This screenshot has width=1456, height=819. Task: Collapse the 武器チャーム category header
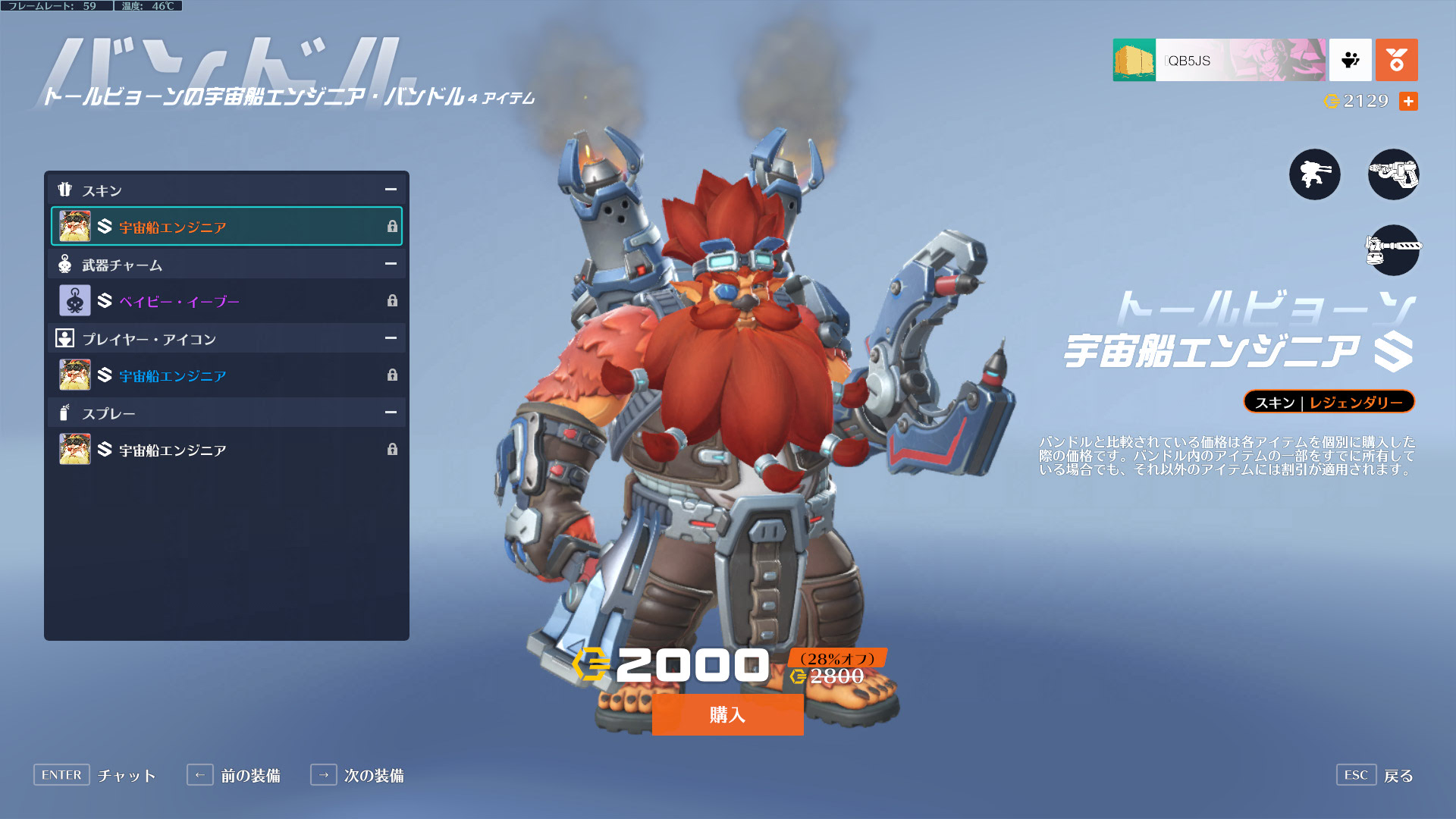coord(391,264)
